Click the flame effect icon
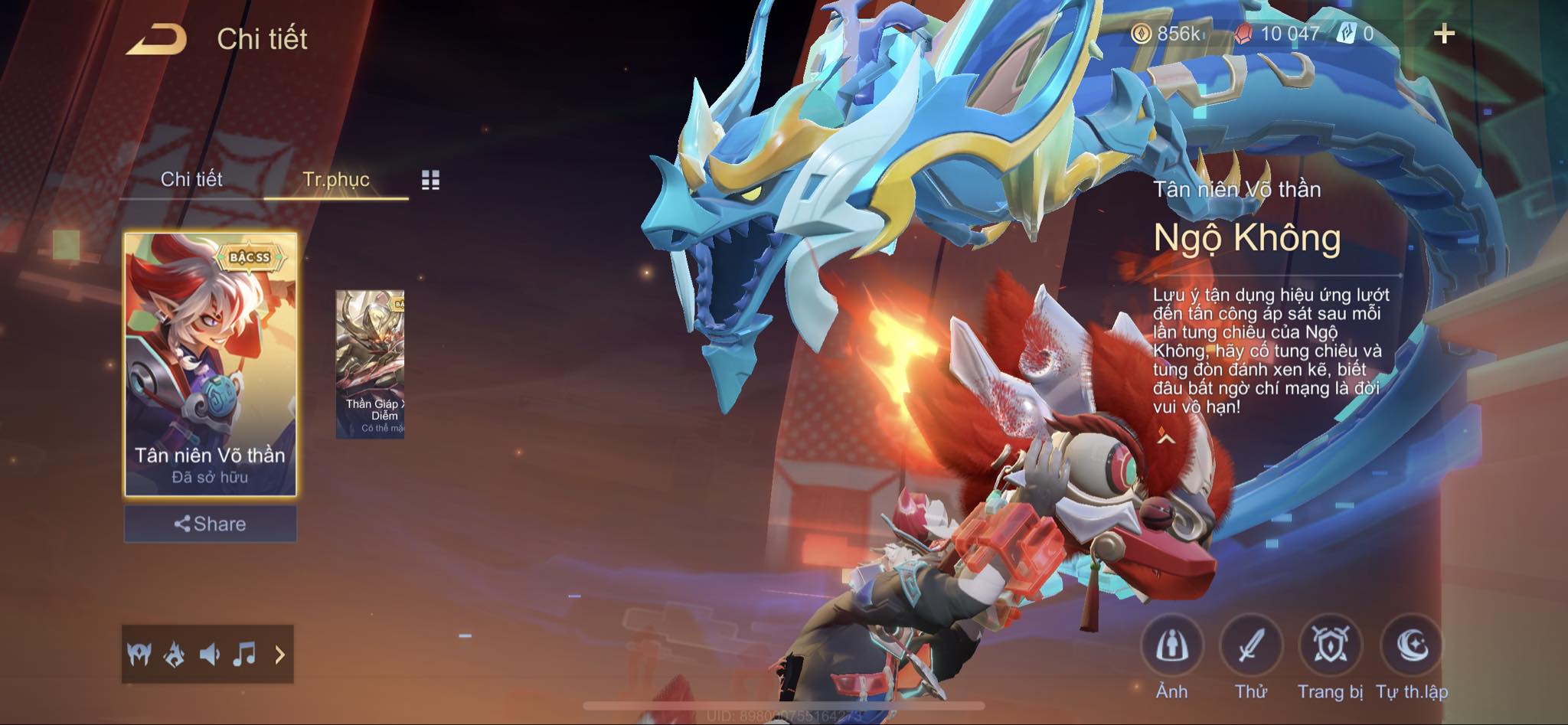The height and width of the screenshot is (725, 1568). point(175,655)
